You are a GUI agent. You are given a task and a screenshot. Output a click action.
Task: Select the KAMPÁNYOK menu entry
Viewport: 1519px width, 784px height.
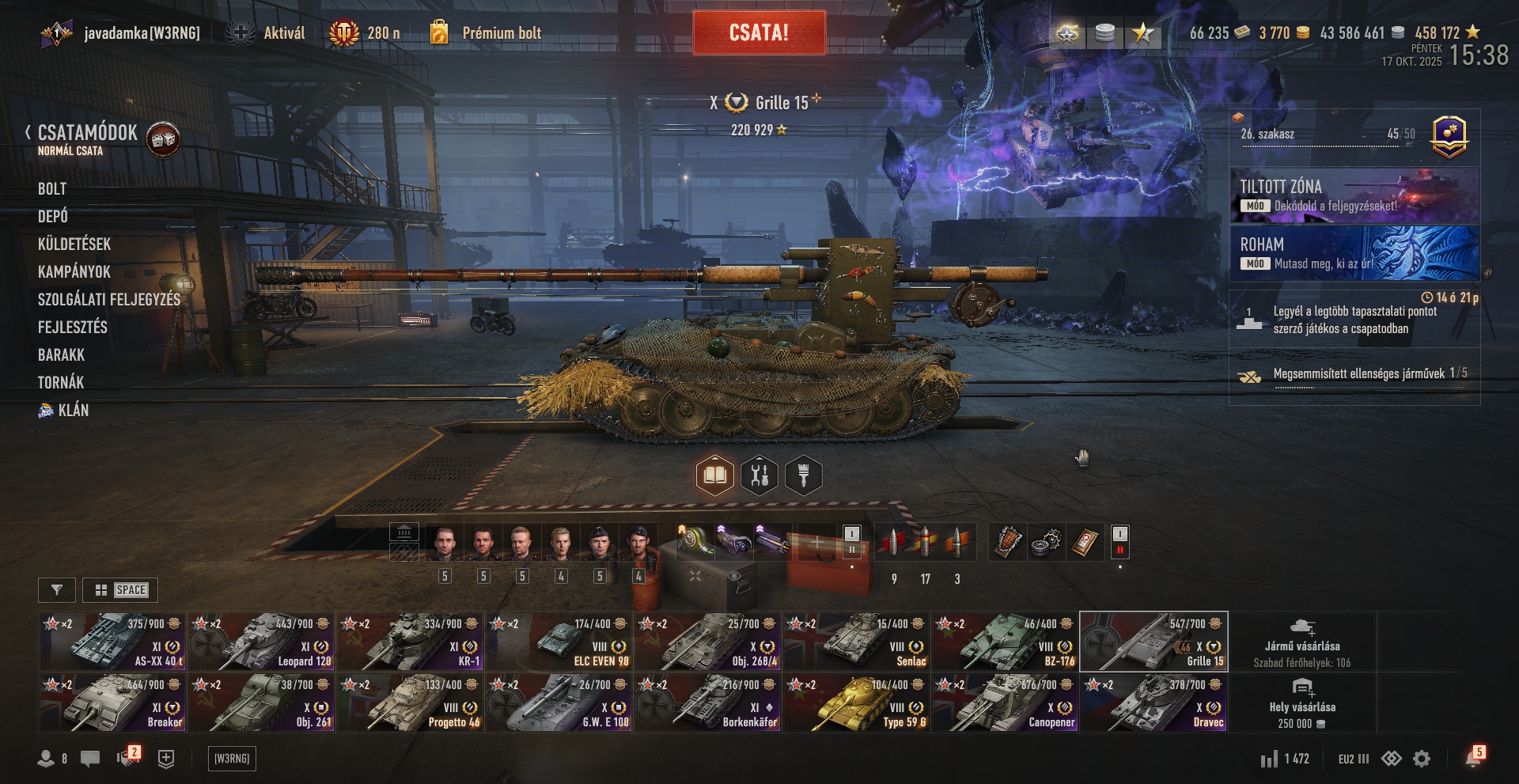[74, 272]
